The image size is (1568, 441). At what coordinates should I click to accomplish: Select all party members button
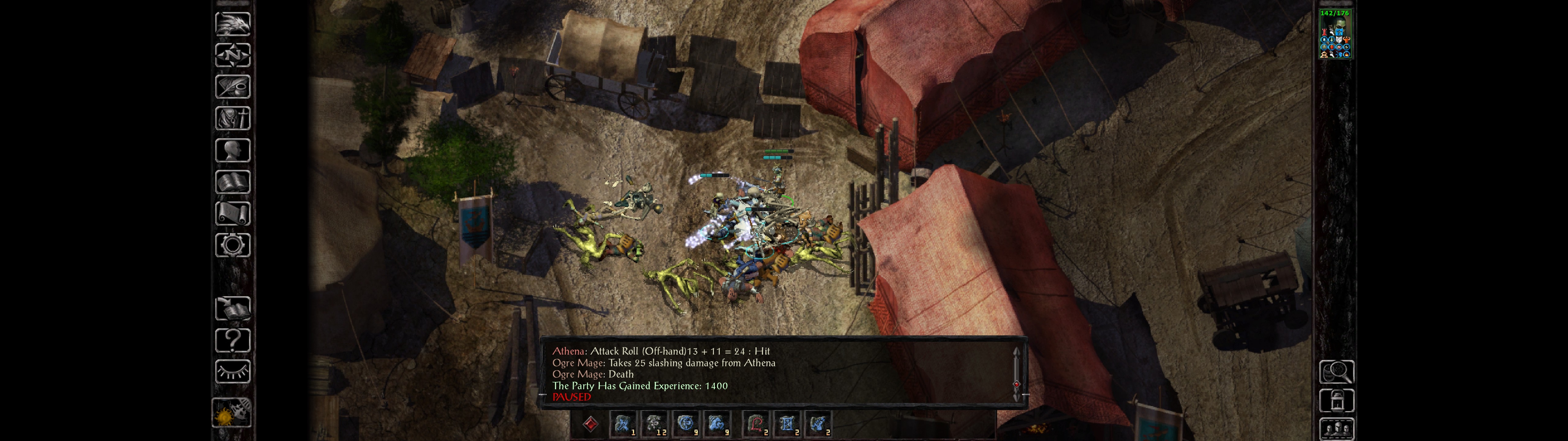pyautogui.click(x=1336, y=429)
